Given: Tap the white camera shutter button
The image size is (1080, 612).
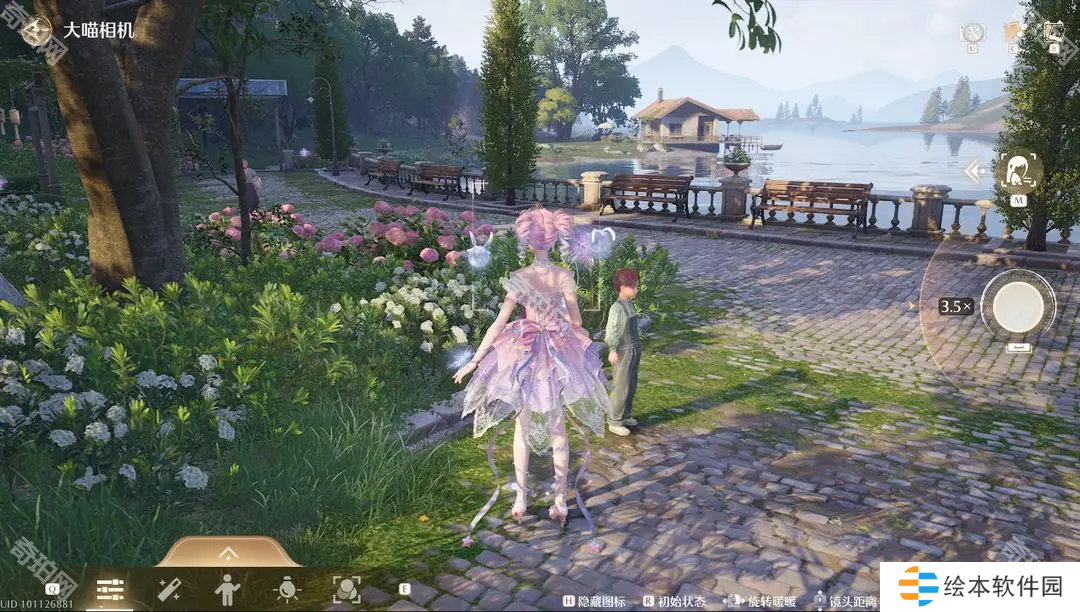Looking at the screenshot, I should tap(1018, 304).
